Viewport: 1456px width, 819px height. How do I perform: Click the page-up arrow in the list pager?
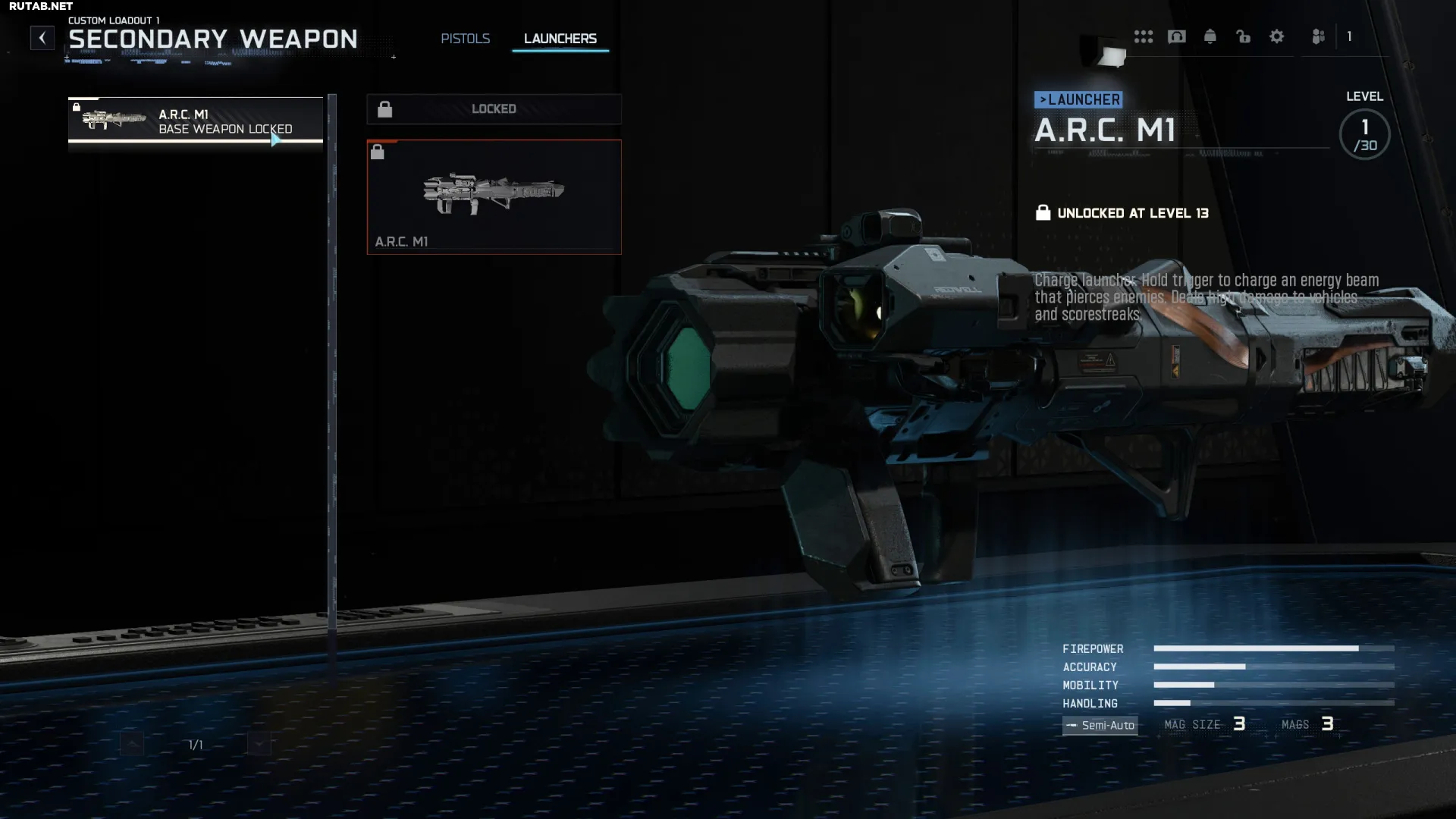click(x=132, y=744)
